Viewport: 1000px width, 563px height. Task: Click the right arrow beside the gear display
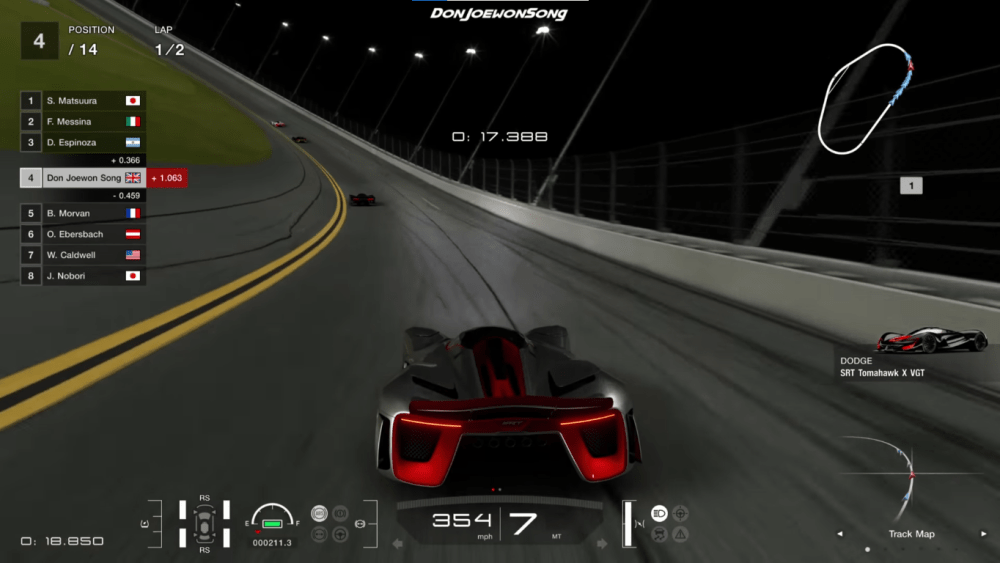(x=602, y=544)
